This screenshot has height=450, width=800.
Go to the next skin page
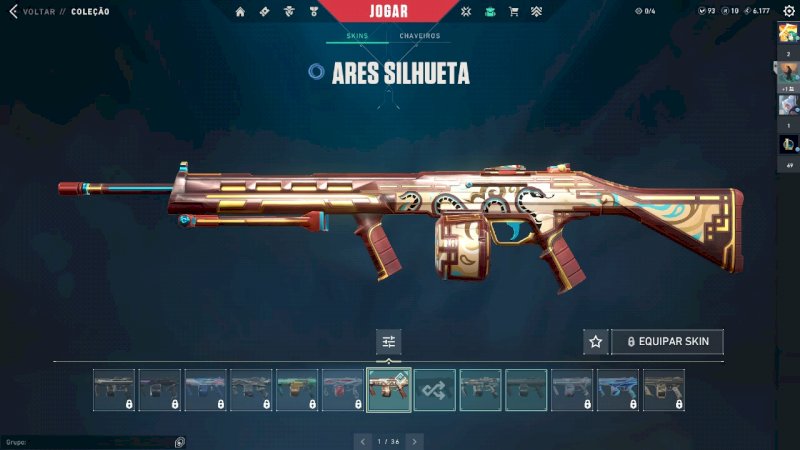[x=414, y=441]
